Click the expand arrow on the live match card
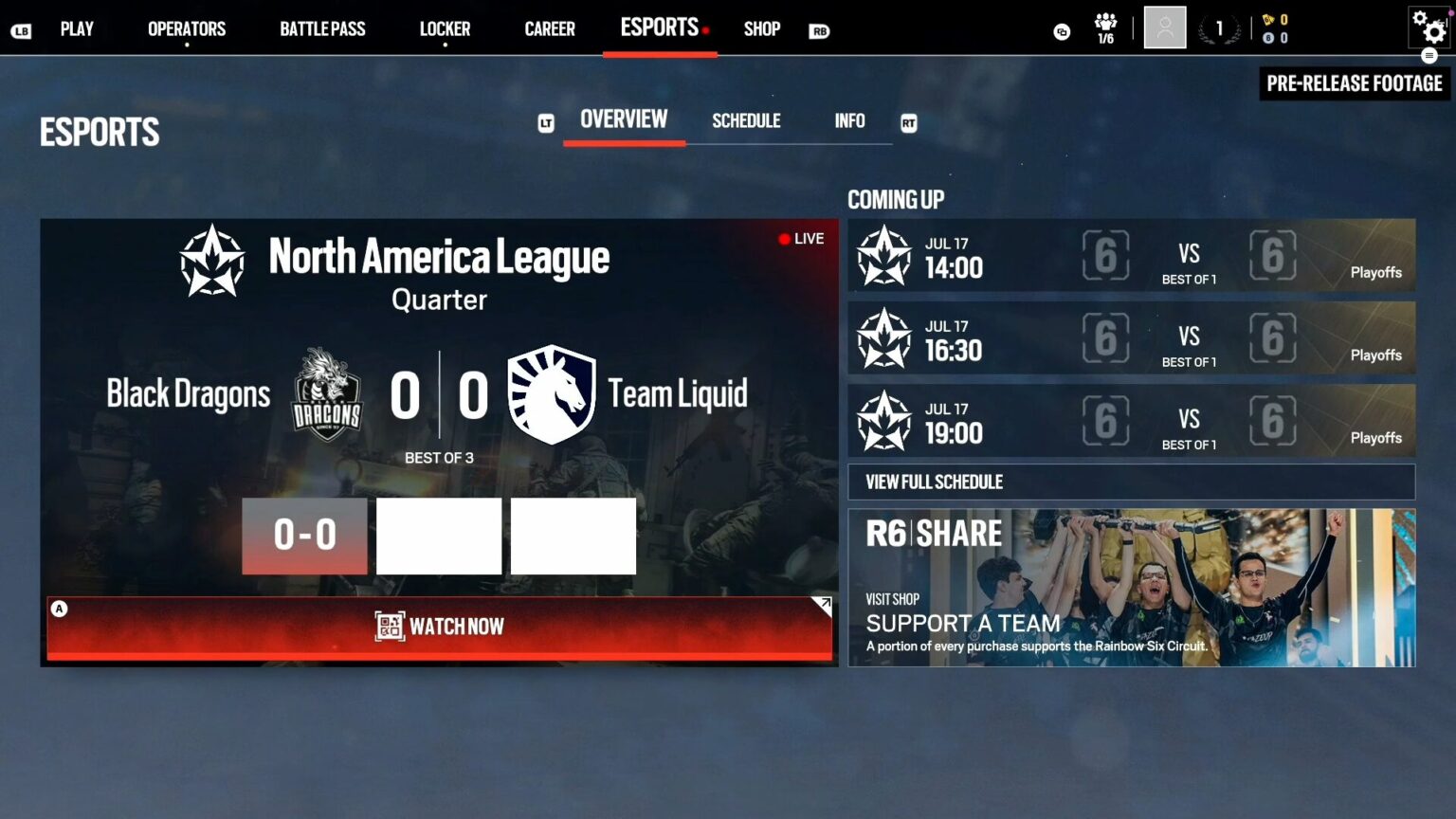 823,603
